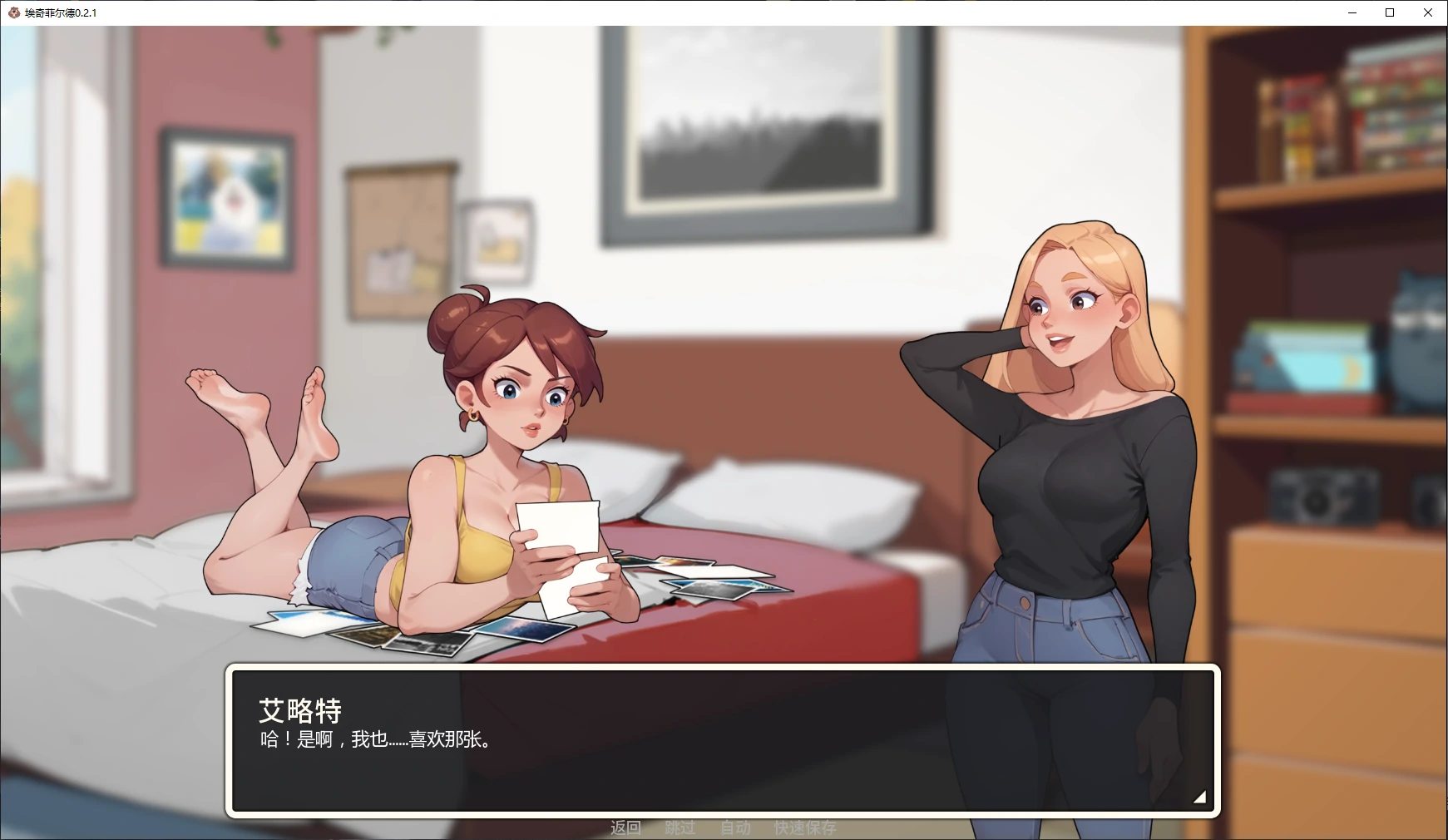Viewport: 1448px width, 840px height.
Task: Maximize the game window
Action: (x=1390, y=12)
